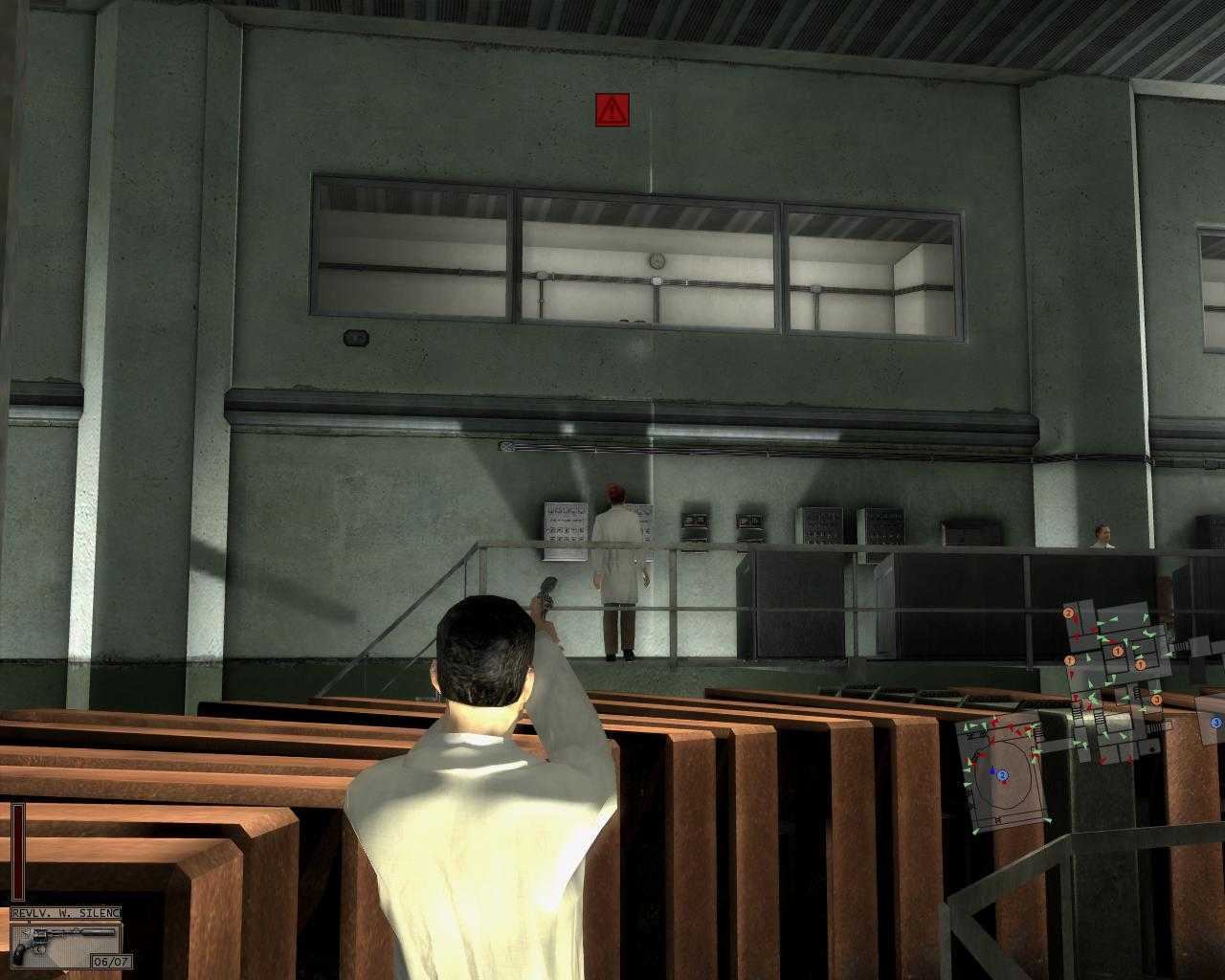The width and height of the screenshot is (1225, 980).
Task: Click the rightmost control cabinet on the platform
Action: point(970,533)
